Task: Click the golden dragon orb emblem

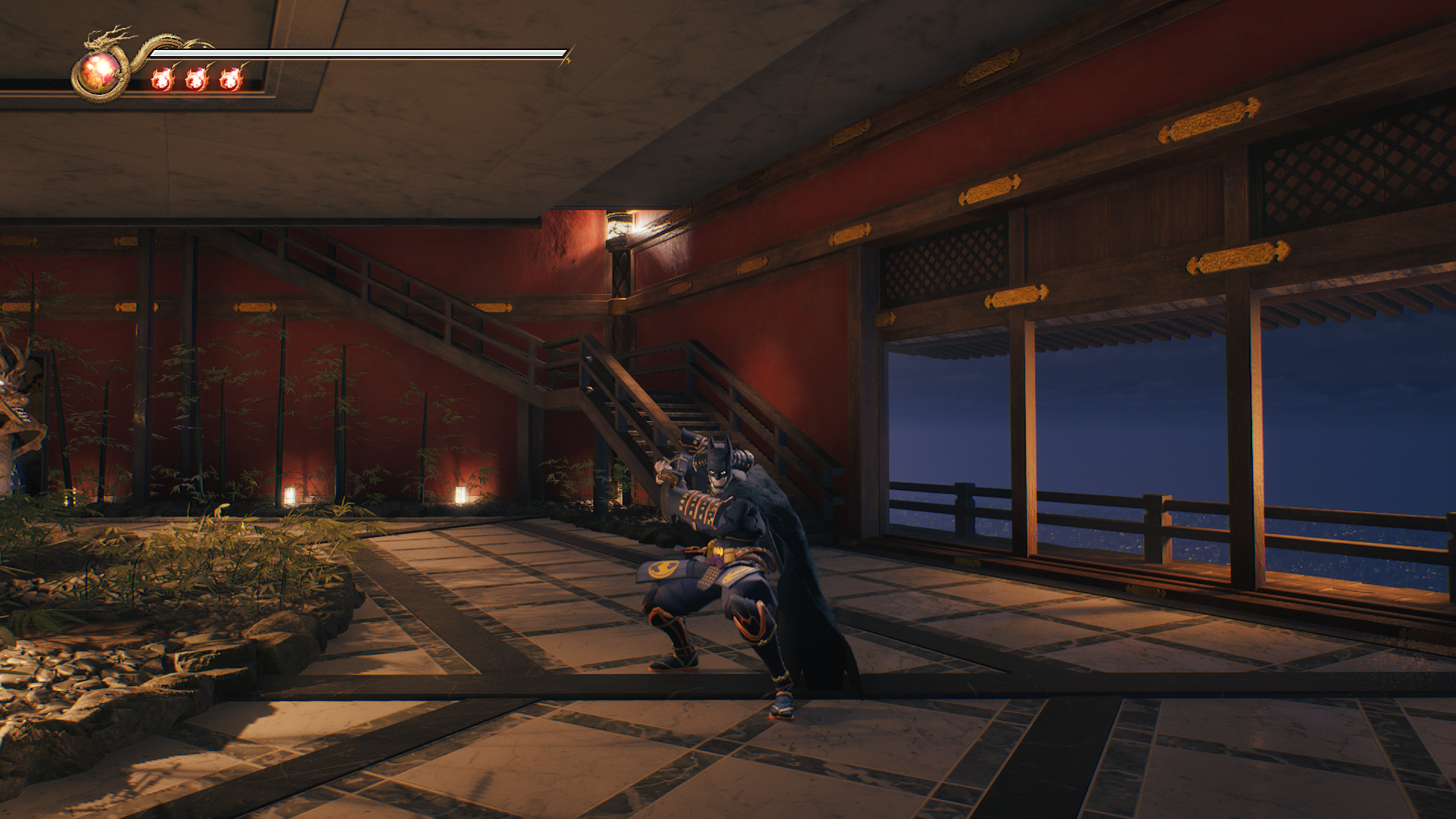Action: 99,73
